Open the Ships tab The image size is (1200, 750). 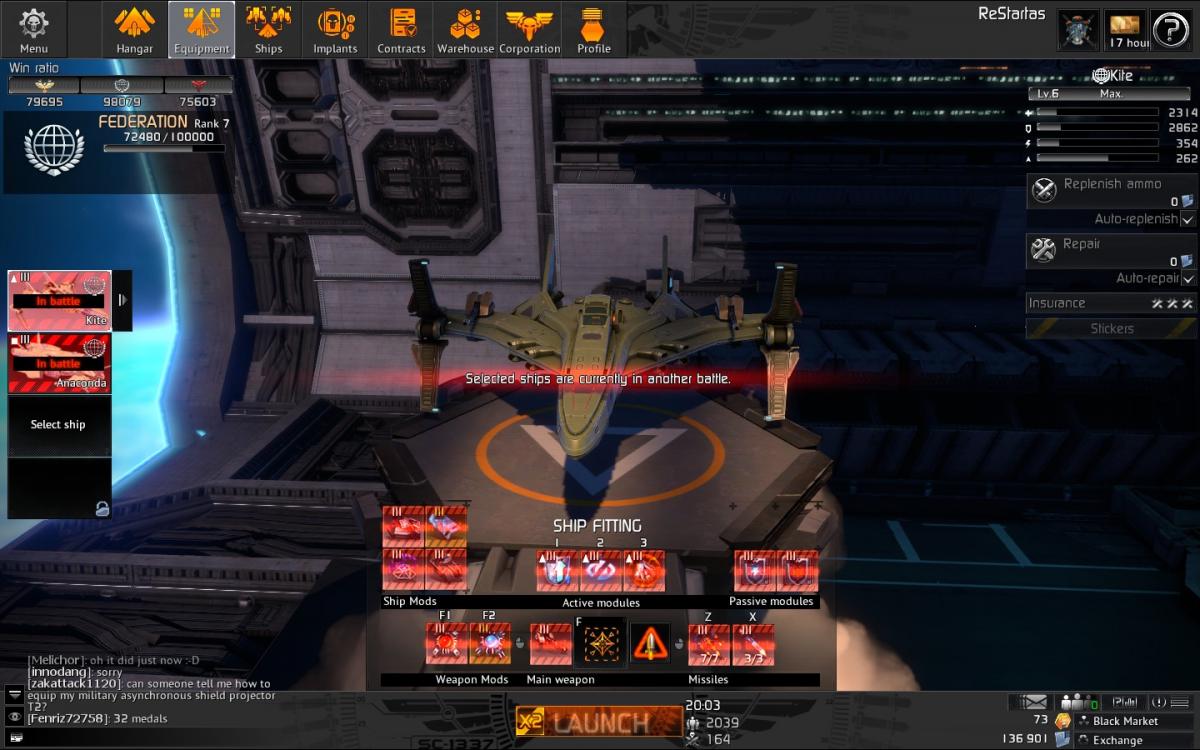coord(268,30)
